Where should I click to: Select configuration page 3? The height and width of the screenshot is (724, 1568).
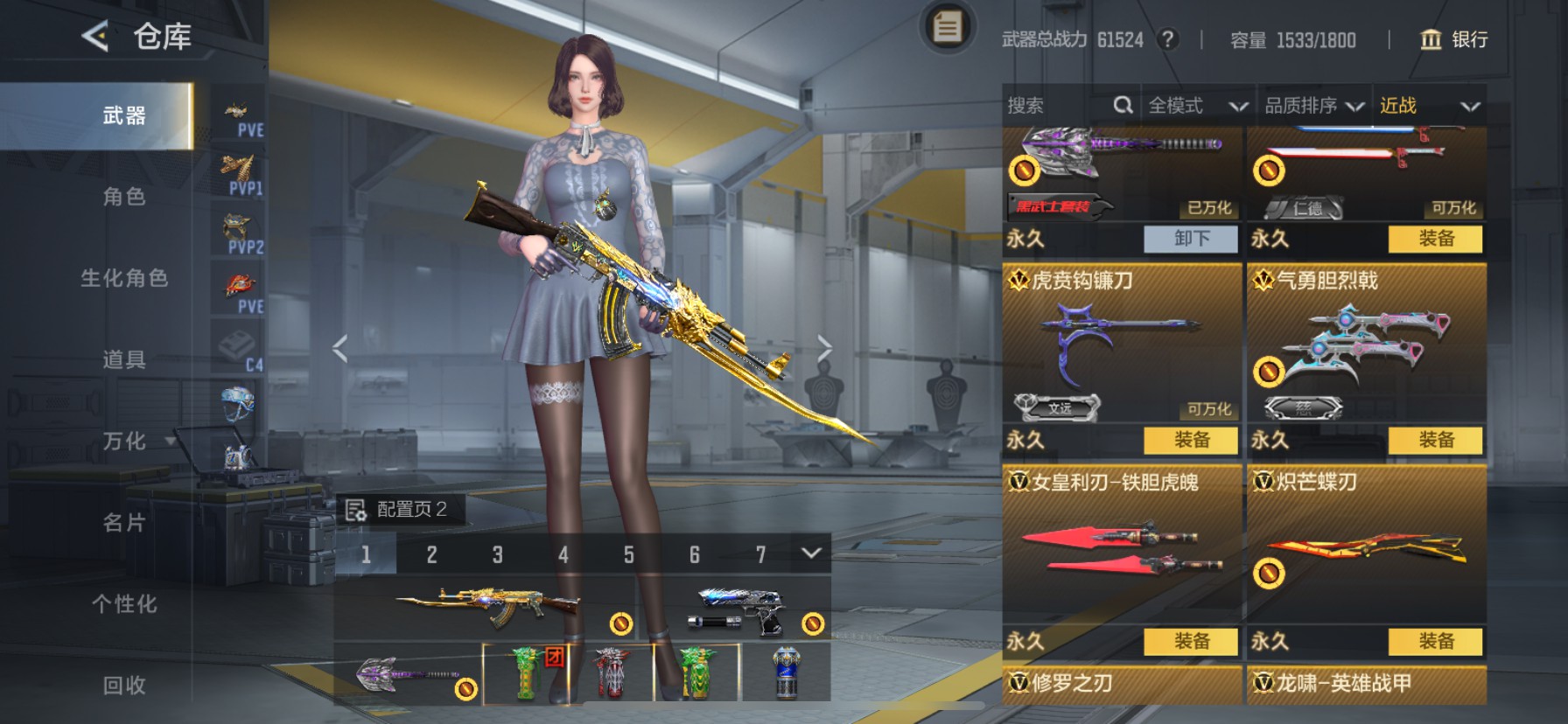[x=498, y=553]
